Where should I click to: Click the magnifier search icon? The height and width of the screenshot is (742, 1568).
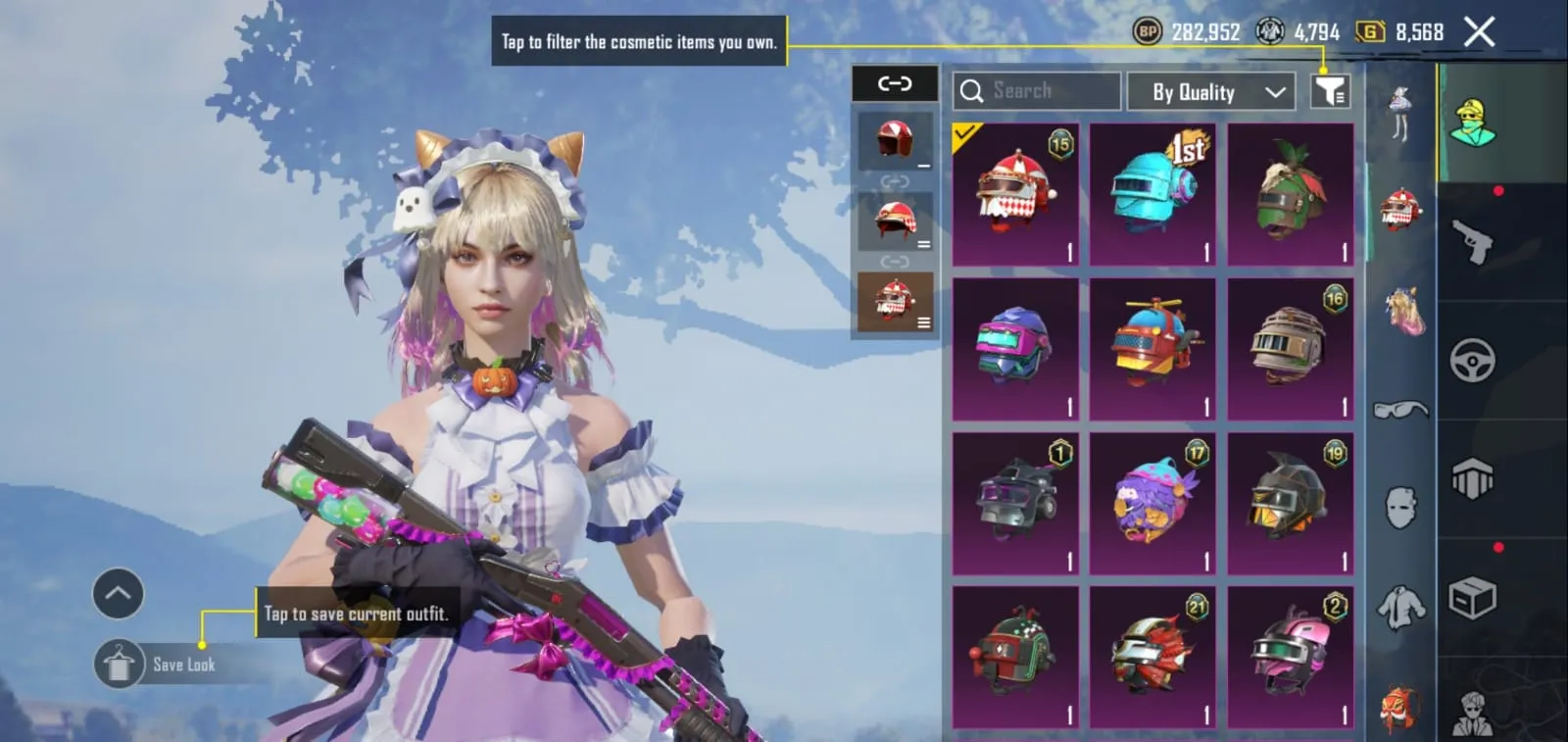972,90
